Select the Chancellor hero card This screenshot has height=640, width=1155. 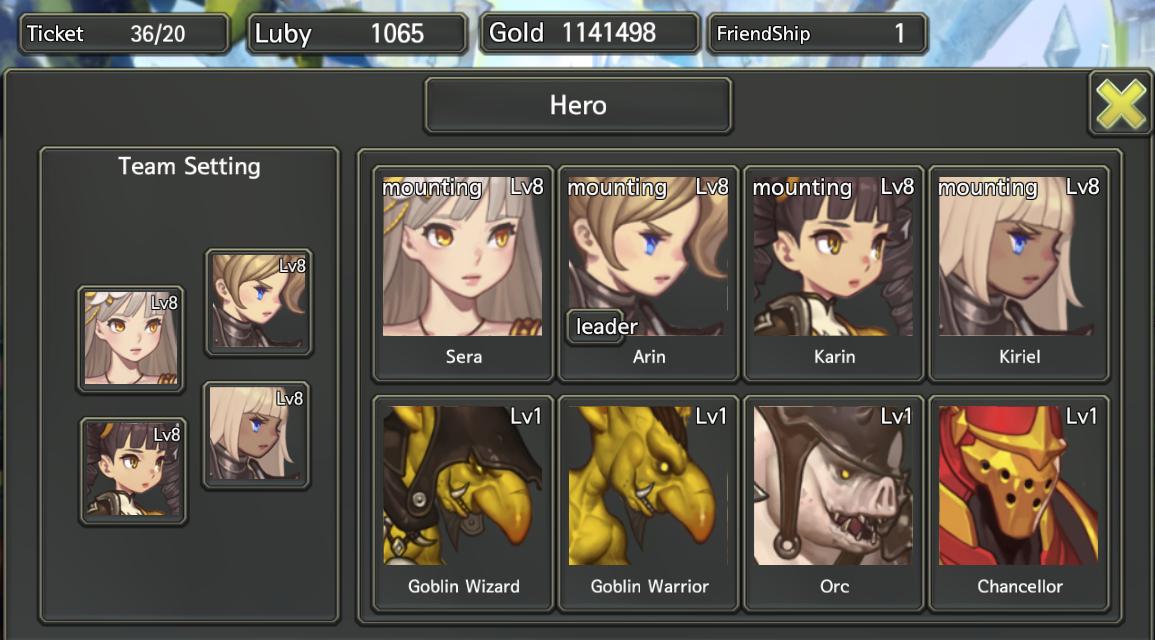[1019, 502]
